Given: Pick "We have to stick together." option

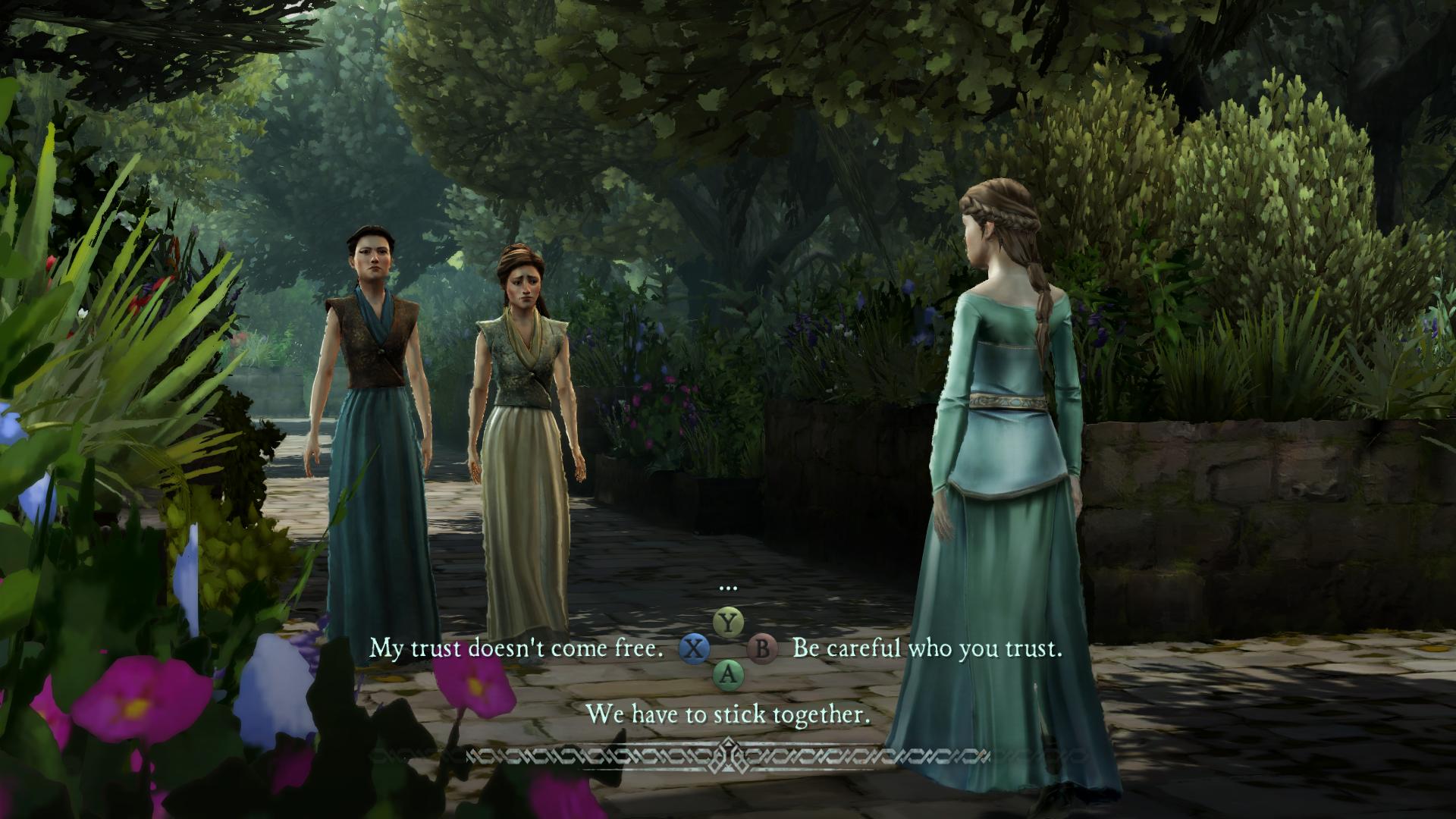Looking at the screenshot, I should (x=728, y=714).
